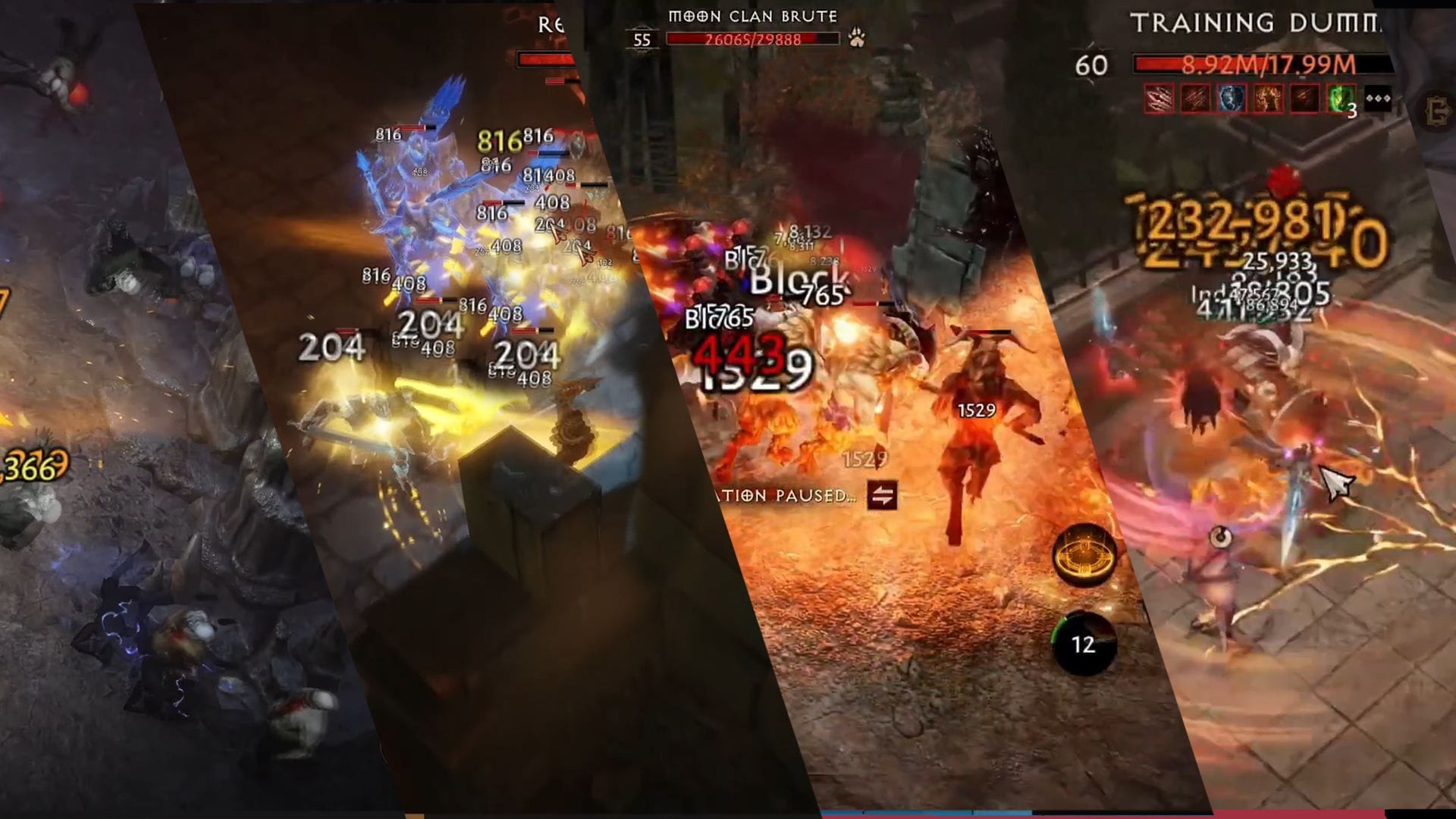Select the first bleed claw debuff icon
The image size is (1456, 819).
1159,98
